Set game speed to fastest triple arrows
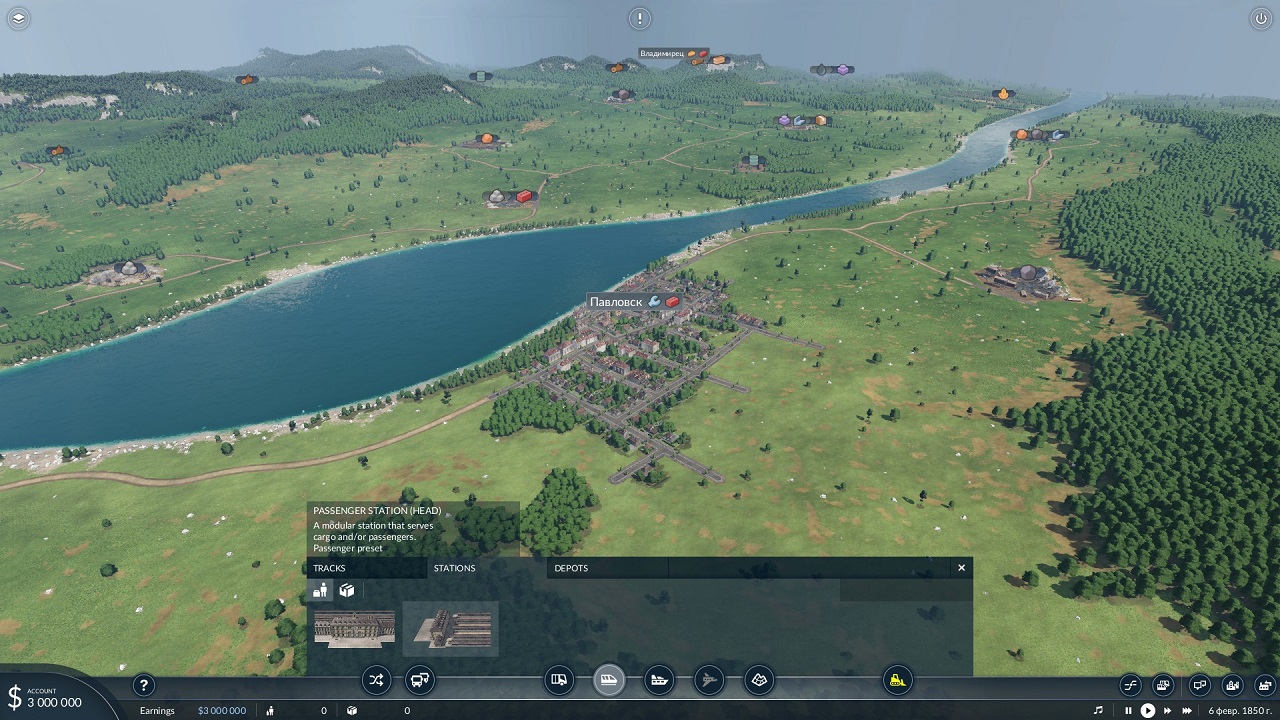The height and width of the screenshot is (720, 1280). coord(1188,711)
